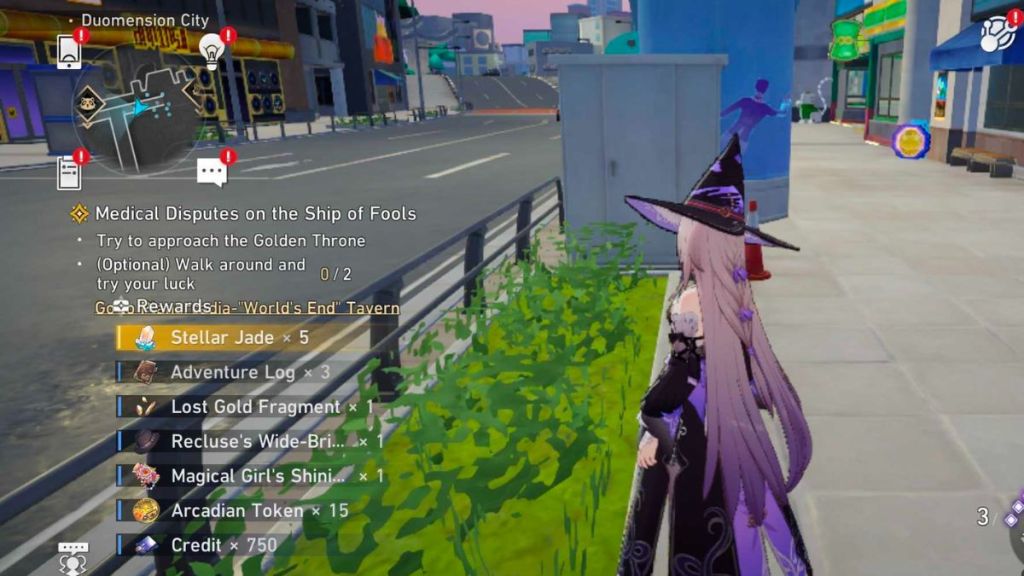1024x576 pixels.
Task: Open the friends chat icon at bottom left
Action: (73, 557)
